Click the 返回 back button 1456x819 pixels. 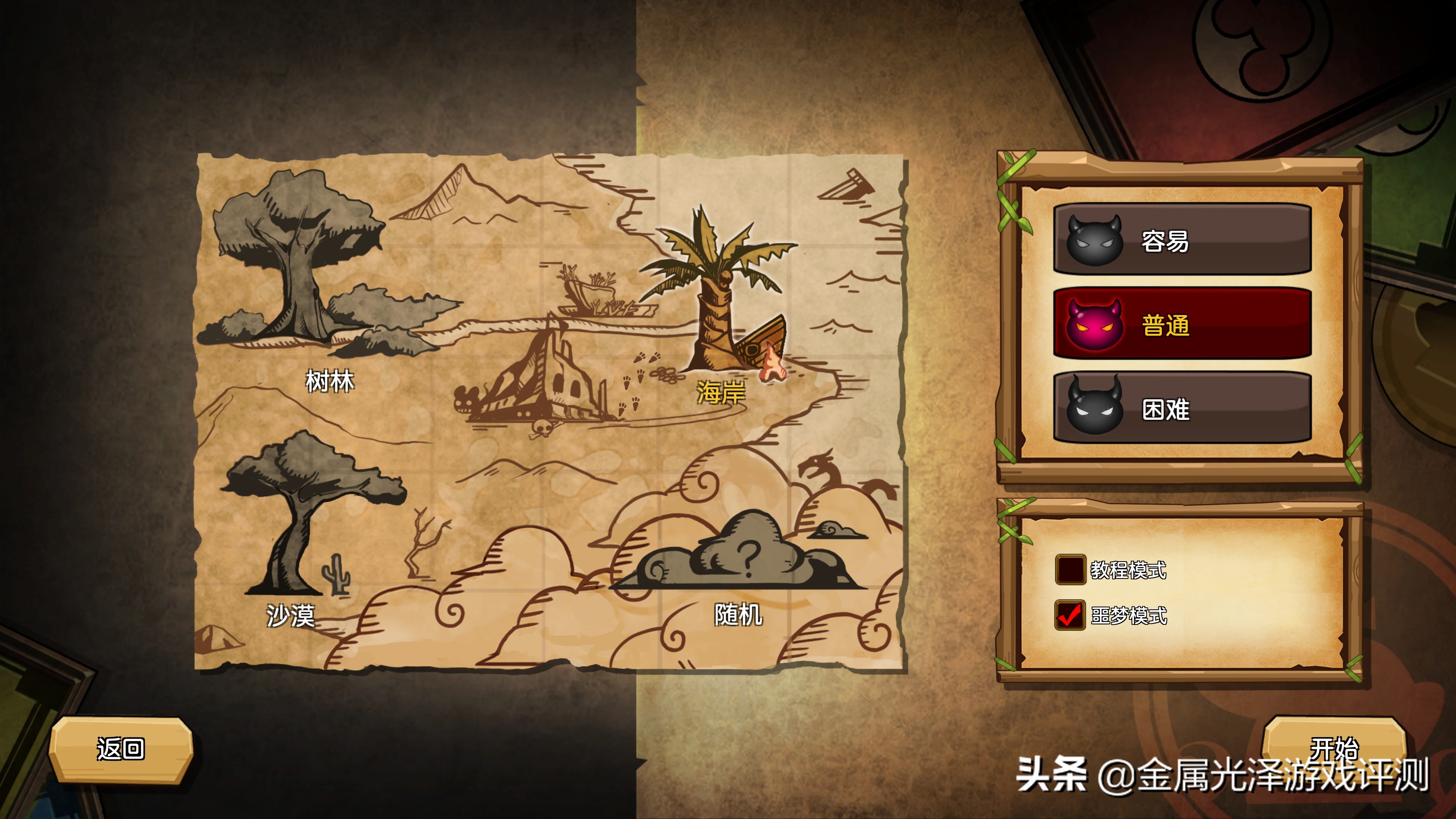(x=121, y=749)
